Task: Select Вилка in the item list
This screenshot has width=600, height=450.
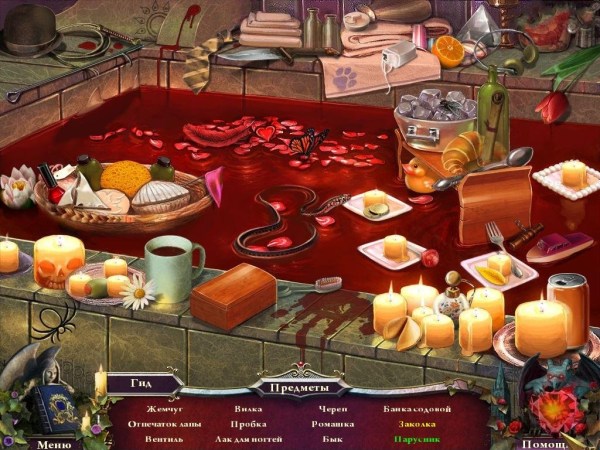Action: tap(248, 409)
